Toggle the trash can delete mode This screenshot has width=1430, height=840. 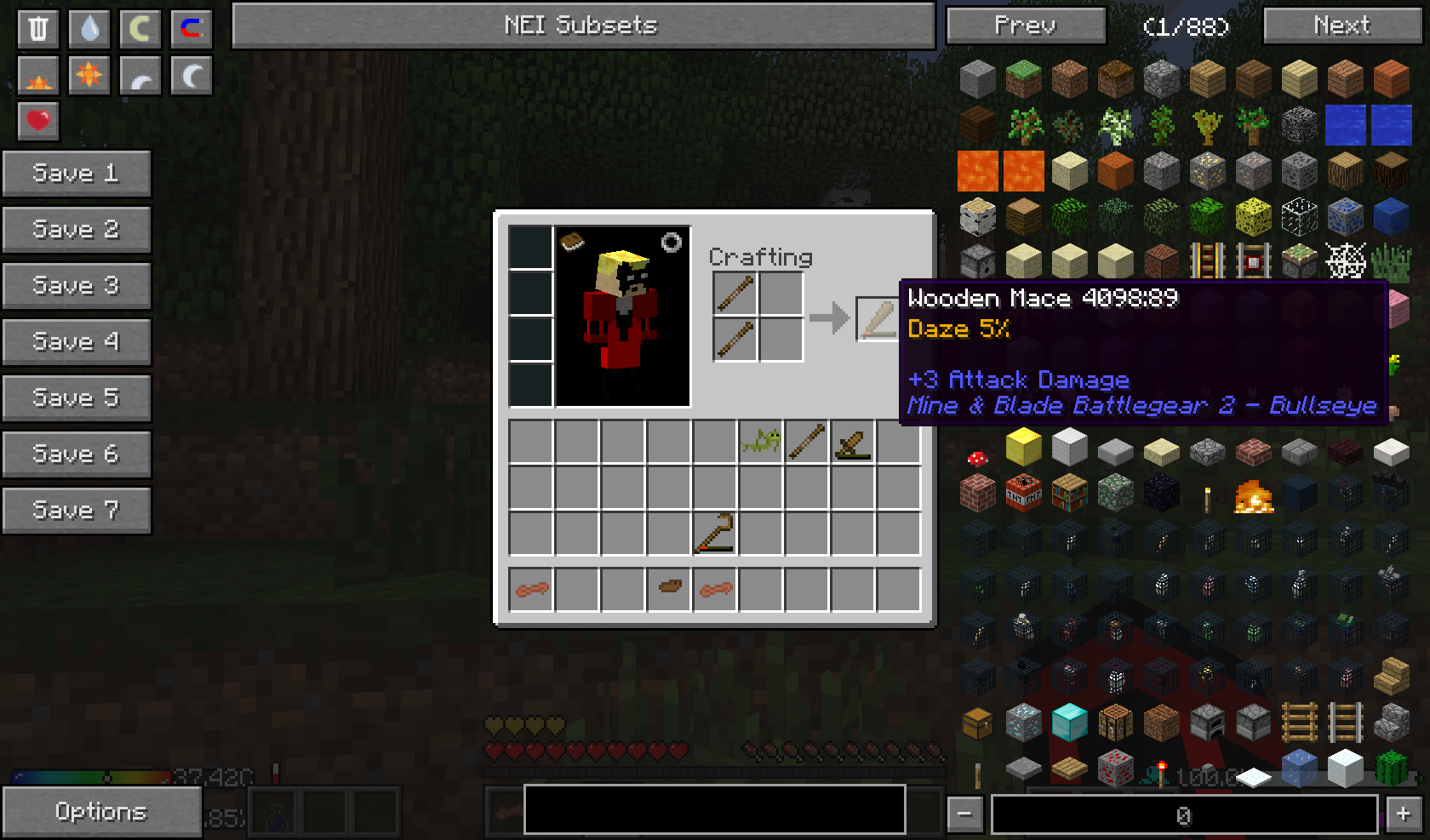(x=38, y=28)
